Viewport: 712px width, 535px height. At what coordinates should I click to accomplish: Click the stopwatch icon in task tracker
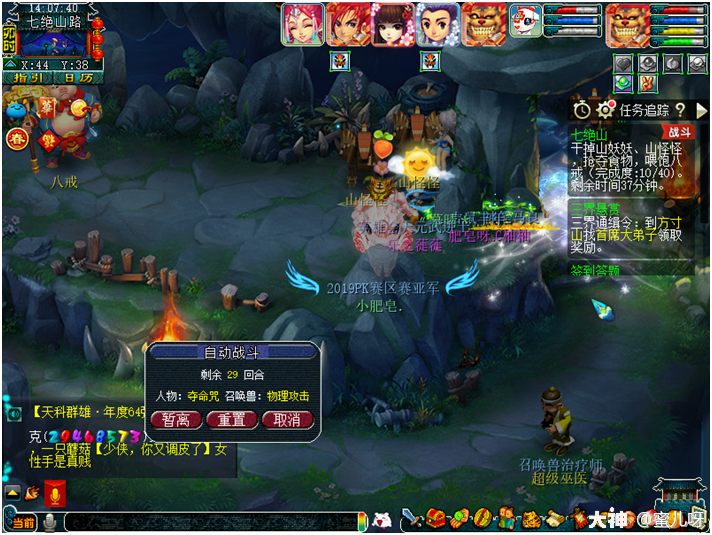582,109
